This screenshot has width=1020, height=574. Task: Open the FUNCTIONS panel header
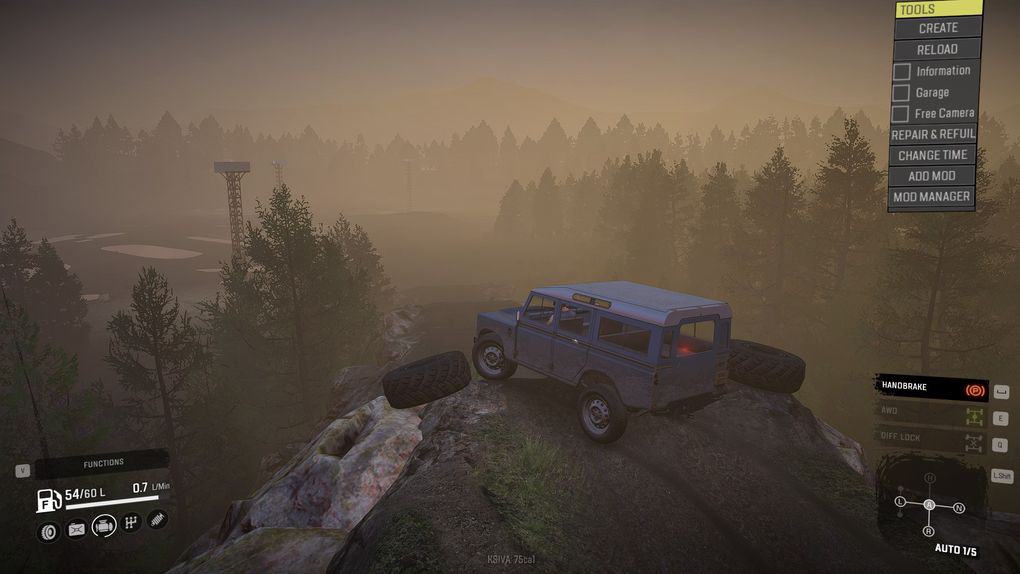102,464
